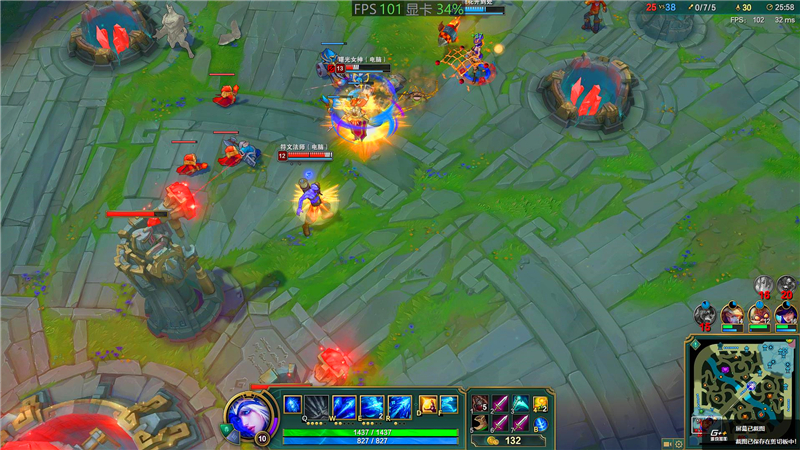
Task: Click on the minimap
Action: click(742, 387)
